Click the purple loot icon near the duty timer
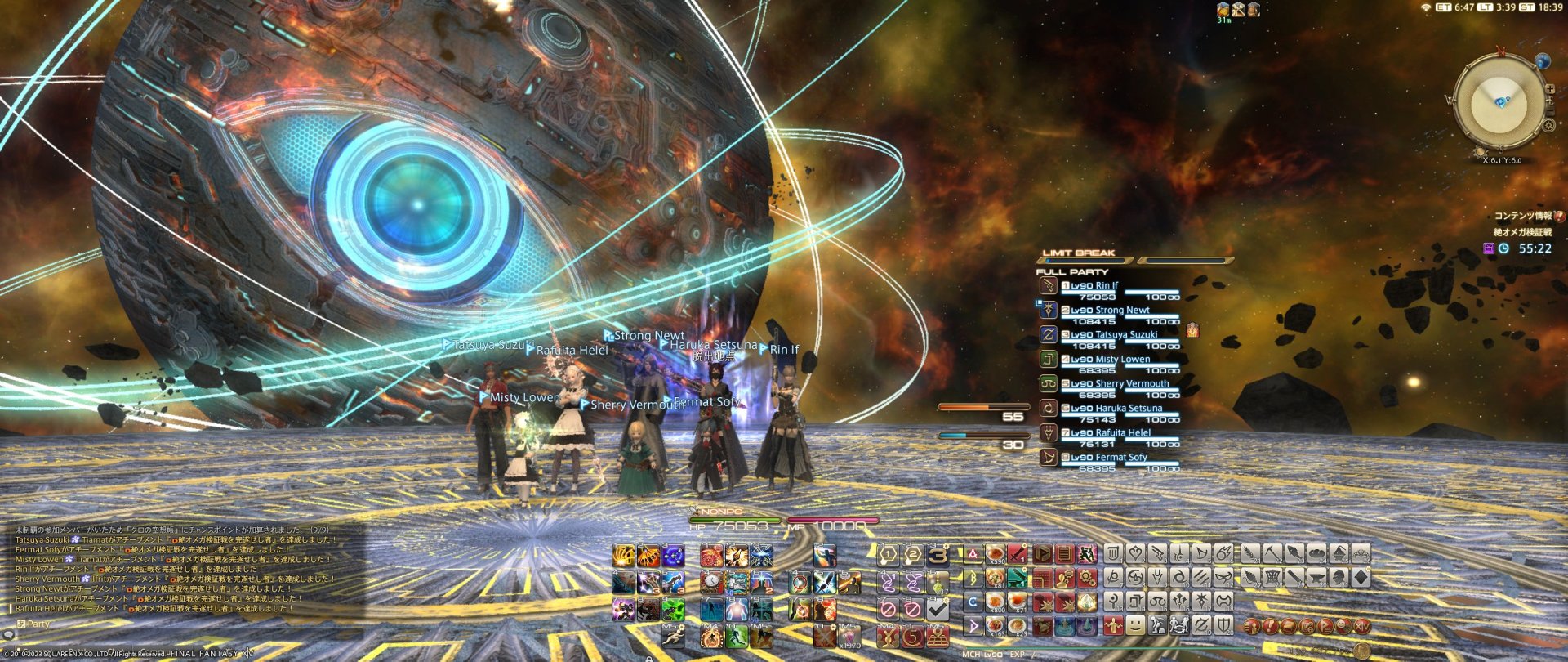The width and height of the screenshot is (1568, 662). tap(1489, 248)
